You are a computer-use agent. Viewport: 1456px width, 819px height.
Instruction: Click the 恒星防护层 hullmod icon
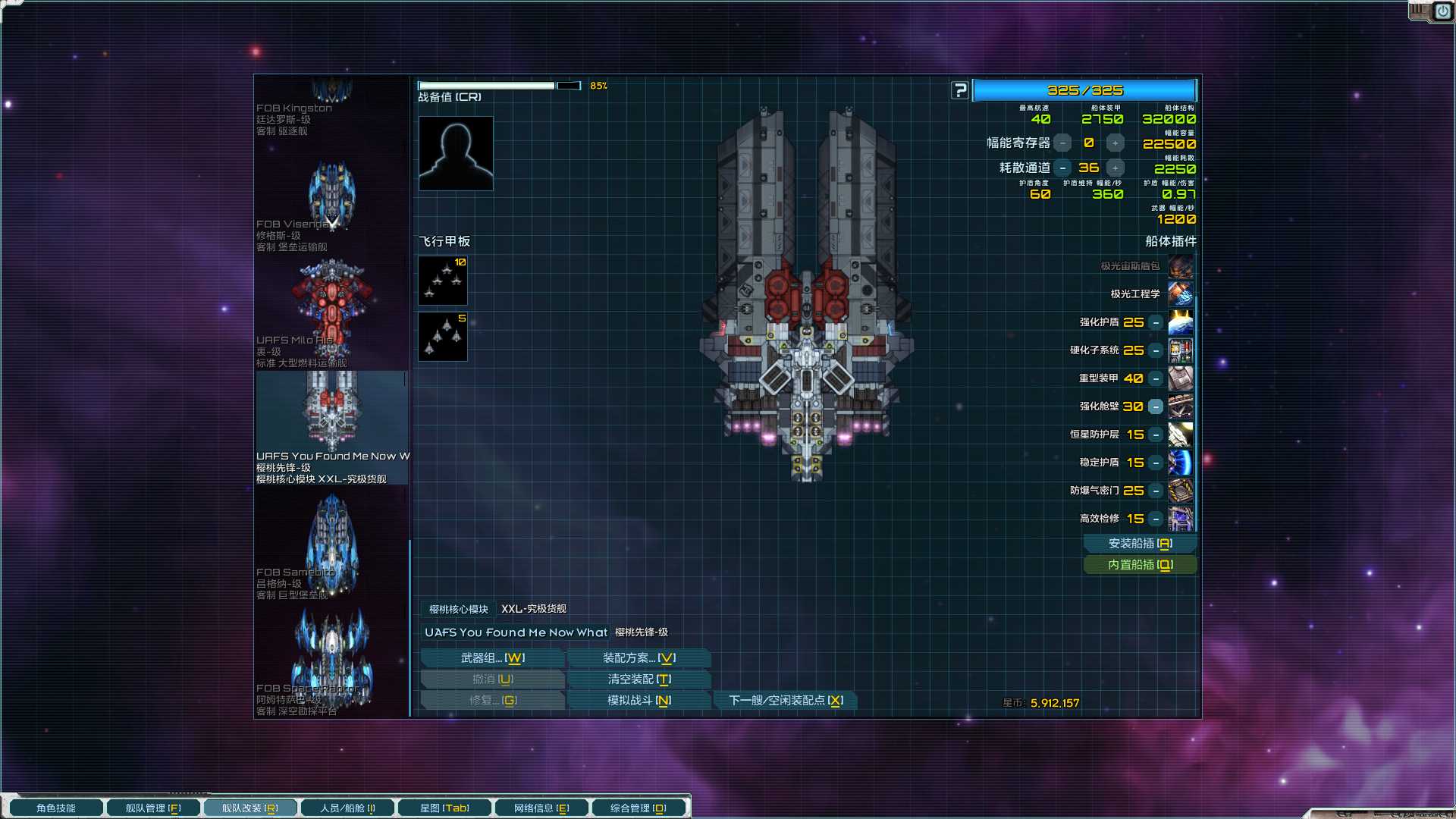click(x=1181, y=435)
